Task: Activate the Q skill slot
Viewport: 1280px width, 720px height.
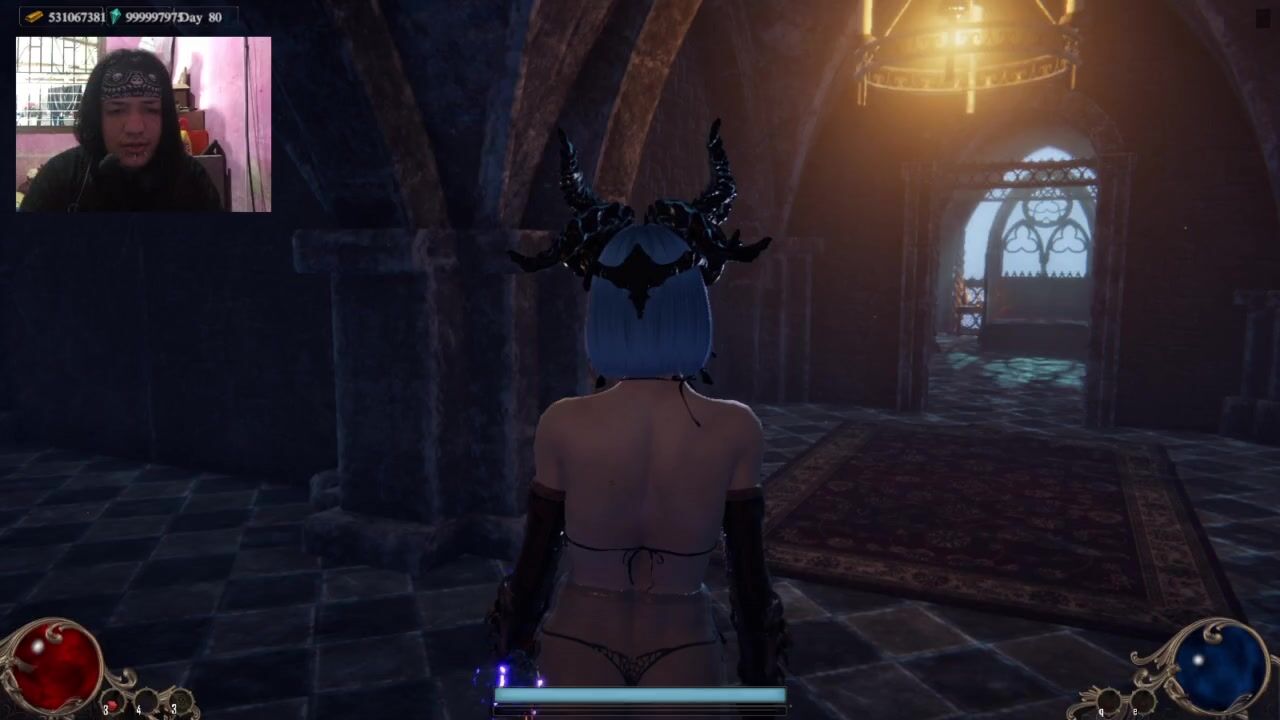Action: pos(1108,701)
